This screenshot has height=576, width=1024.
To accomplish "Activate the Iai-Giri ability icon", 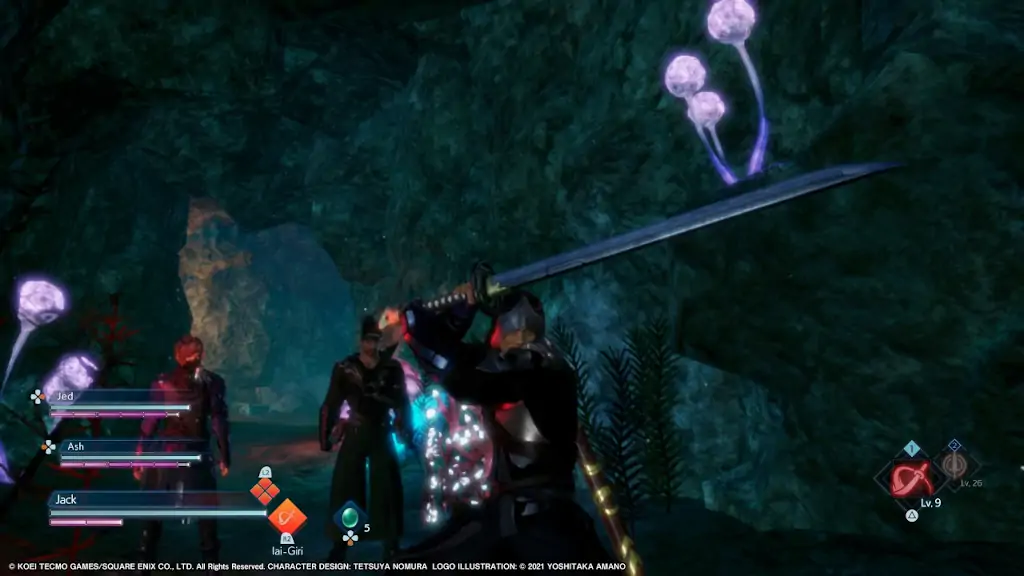I will tap(286, 516).
